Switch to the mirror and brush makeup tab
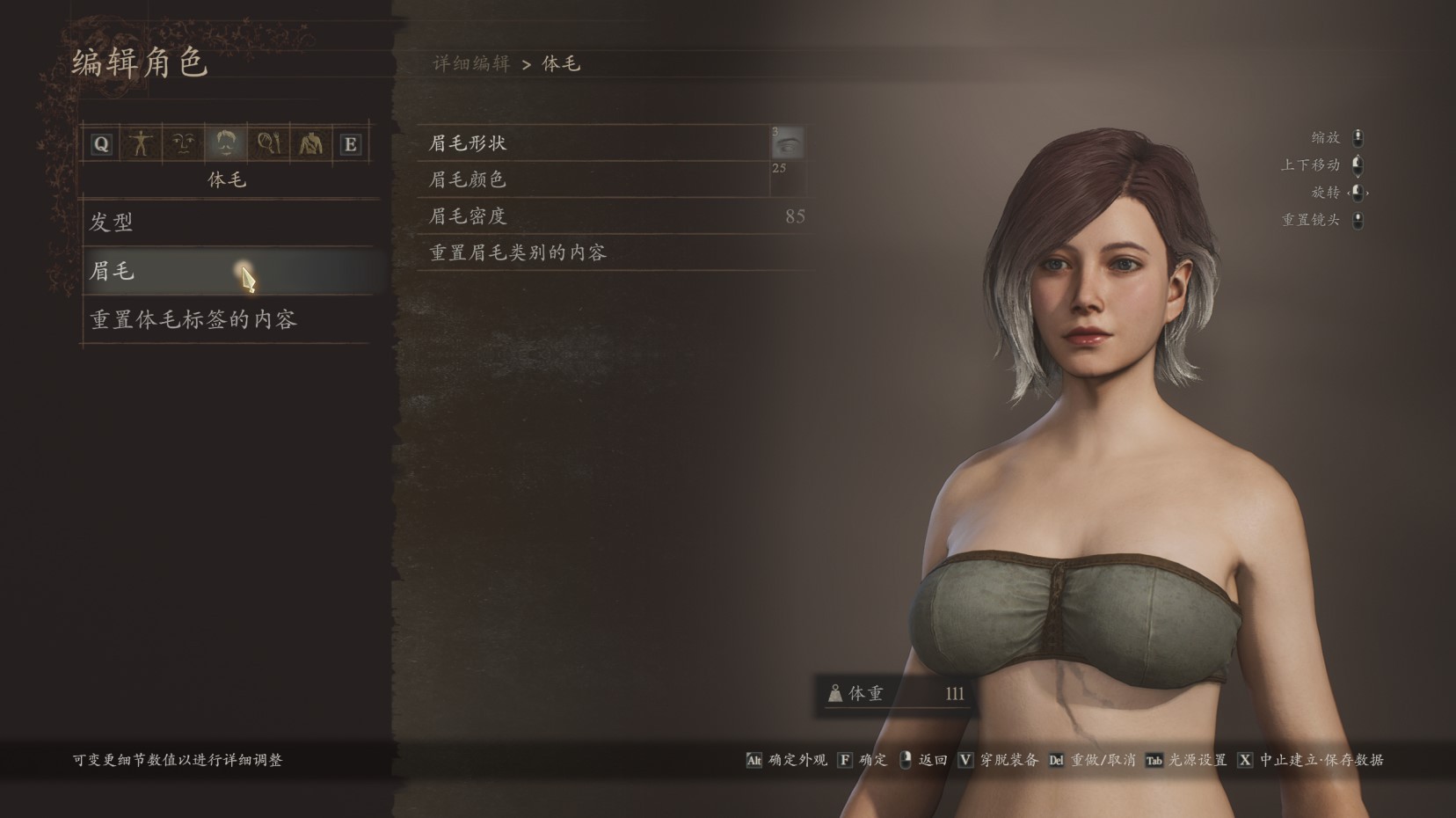1456x818 pixels. tap(267, 143)
